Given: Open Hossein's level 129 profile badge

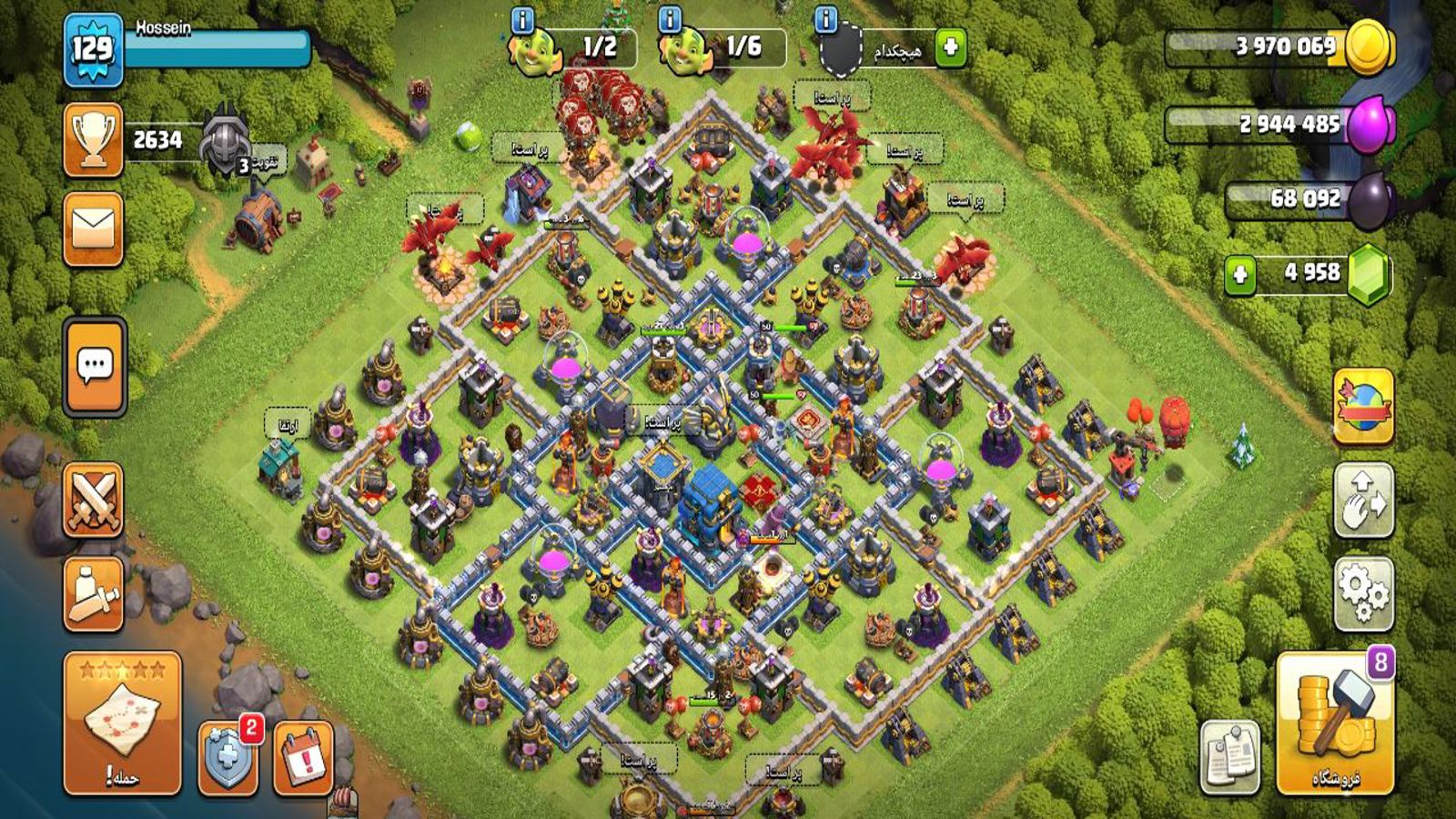Looking at the screenshot, I should coord(93,49).
